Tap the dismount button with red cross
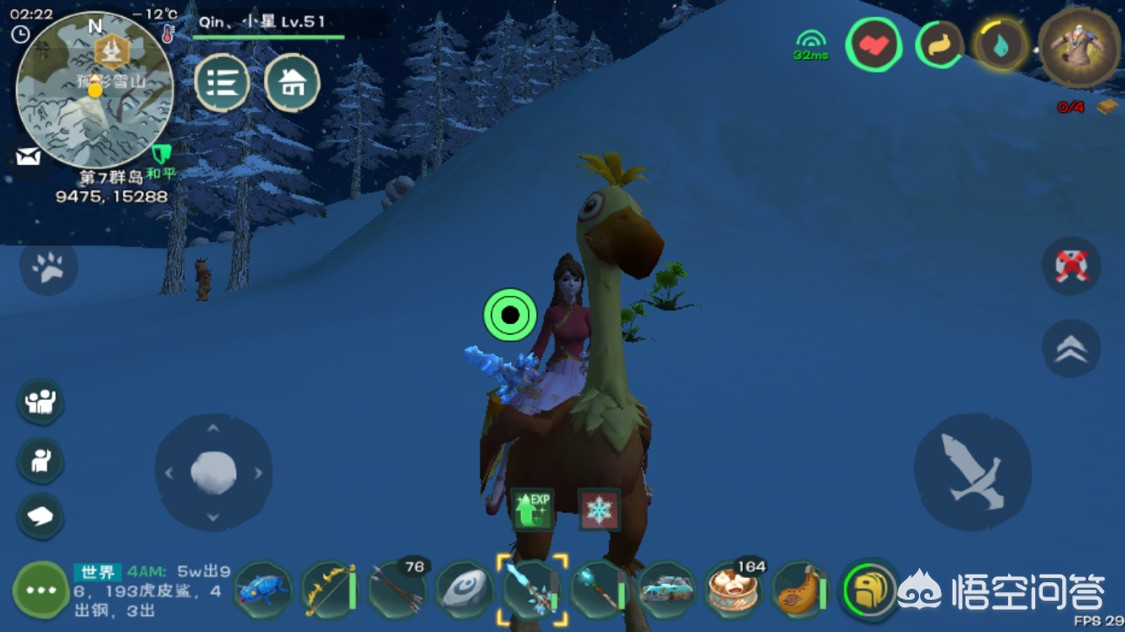1125x632 pixels. [x=1071, y=267]
